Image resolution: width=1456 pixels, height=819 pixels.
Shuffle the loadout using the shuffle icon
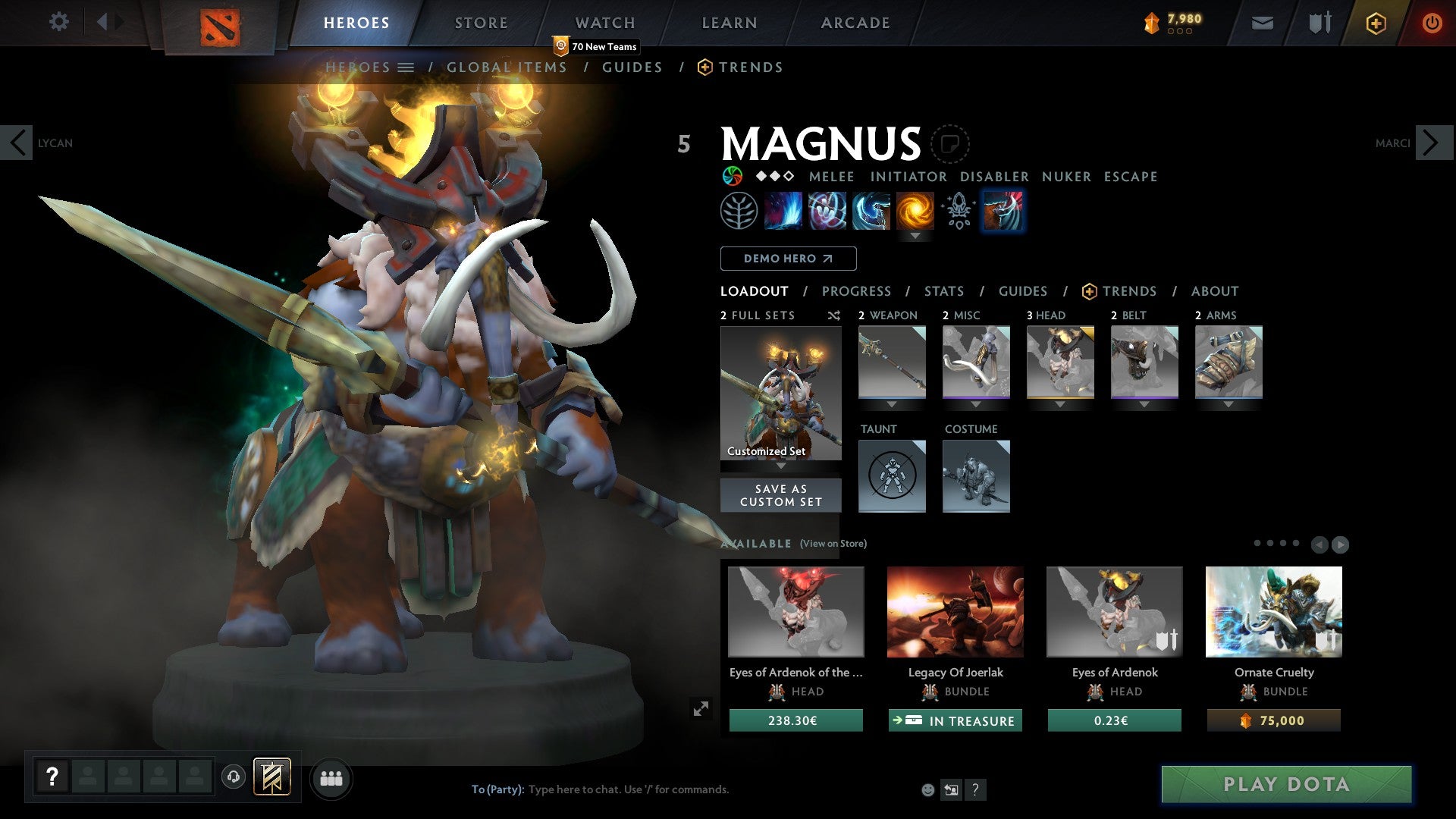833,315
